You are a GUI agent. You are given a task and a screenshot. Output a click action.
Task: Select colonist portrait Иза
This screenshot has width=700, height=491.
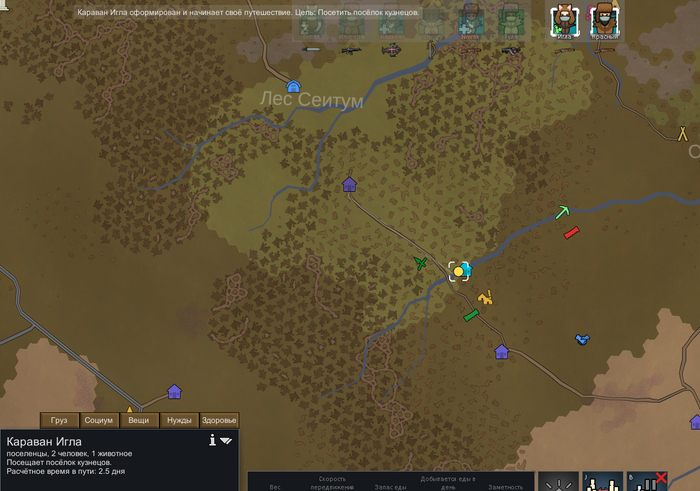tap(565, 20)
